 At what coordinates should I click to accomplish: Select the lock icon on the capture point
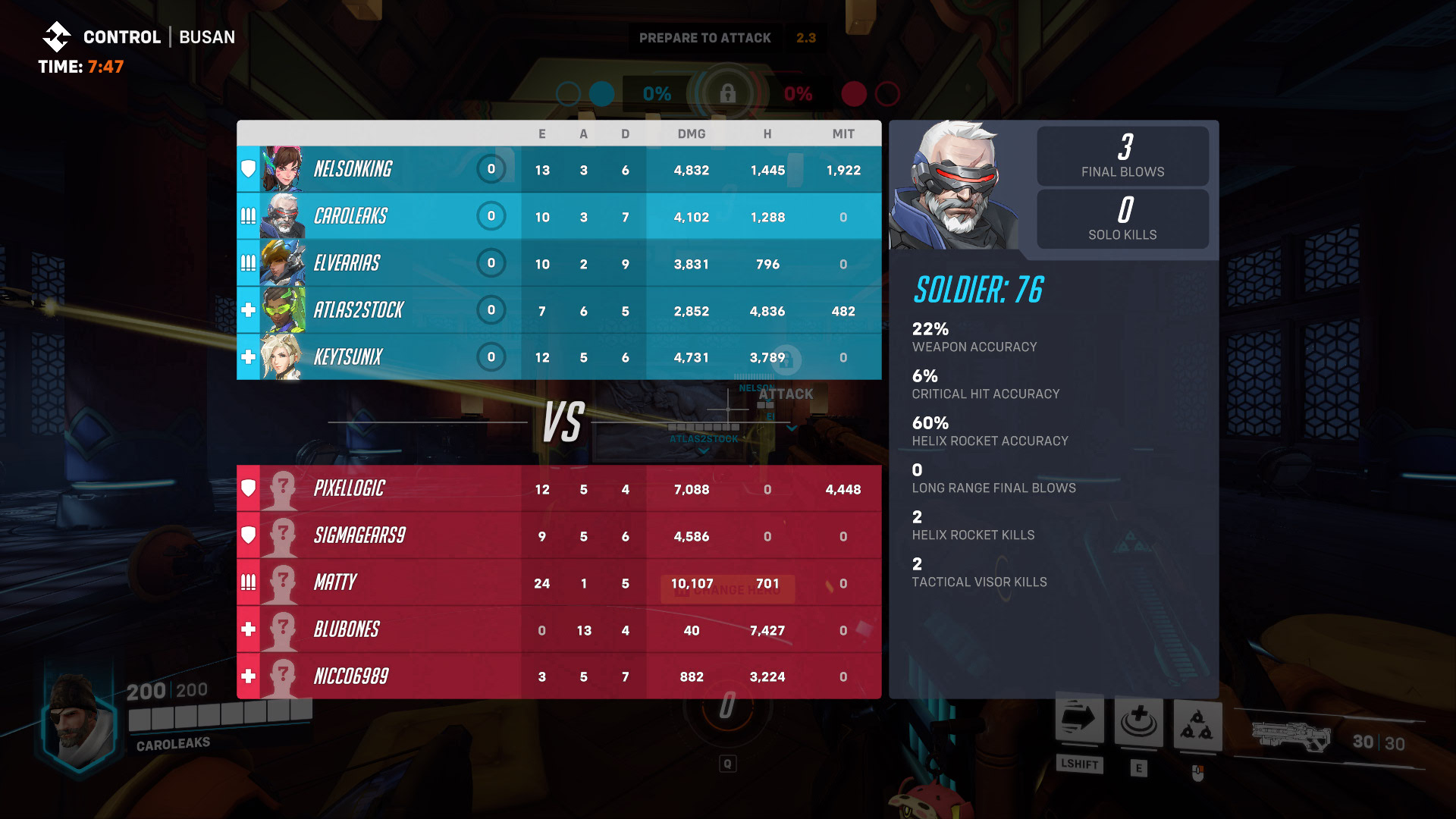(x=730, y=95)
